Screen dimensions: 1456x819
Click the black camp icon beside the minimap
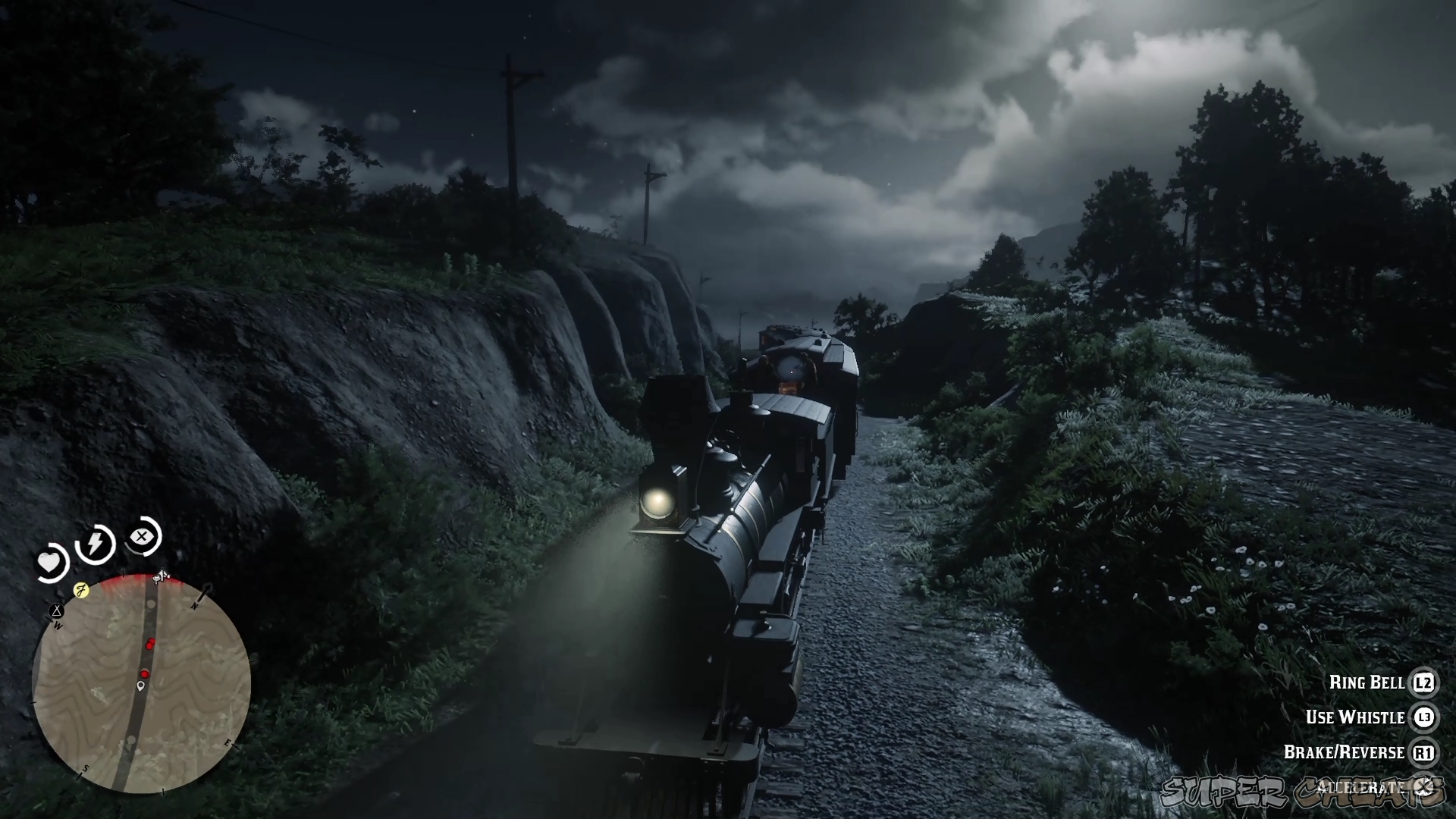56,611
